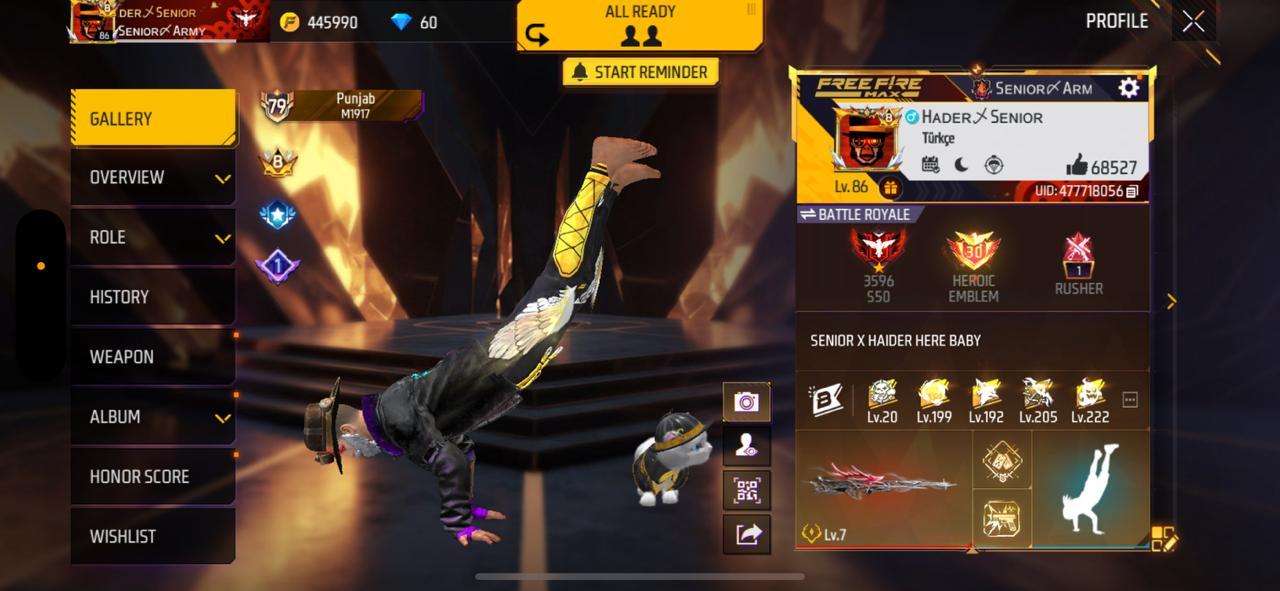Open the Wishlist tab
This screenshot has width=1280, height=591.
[153, 537]
